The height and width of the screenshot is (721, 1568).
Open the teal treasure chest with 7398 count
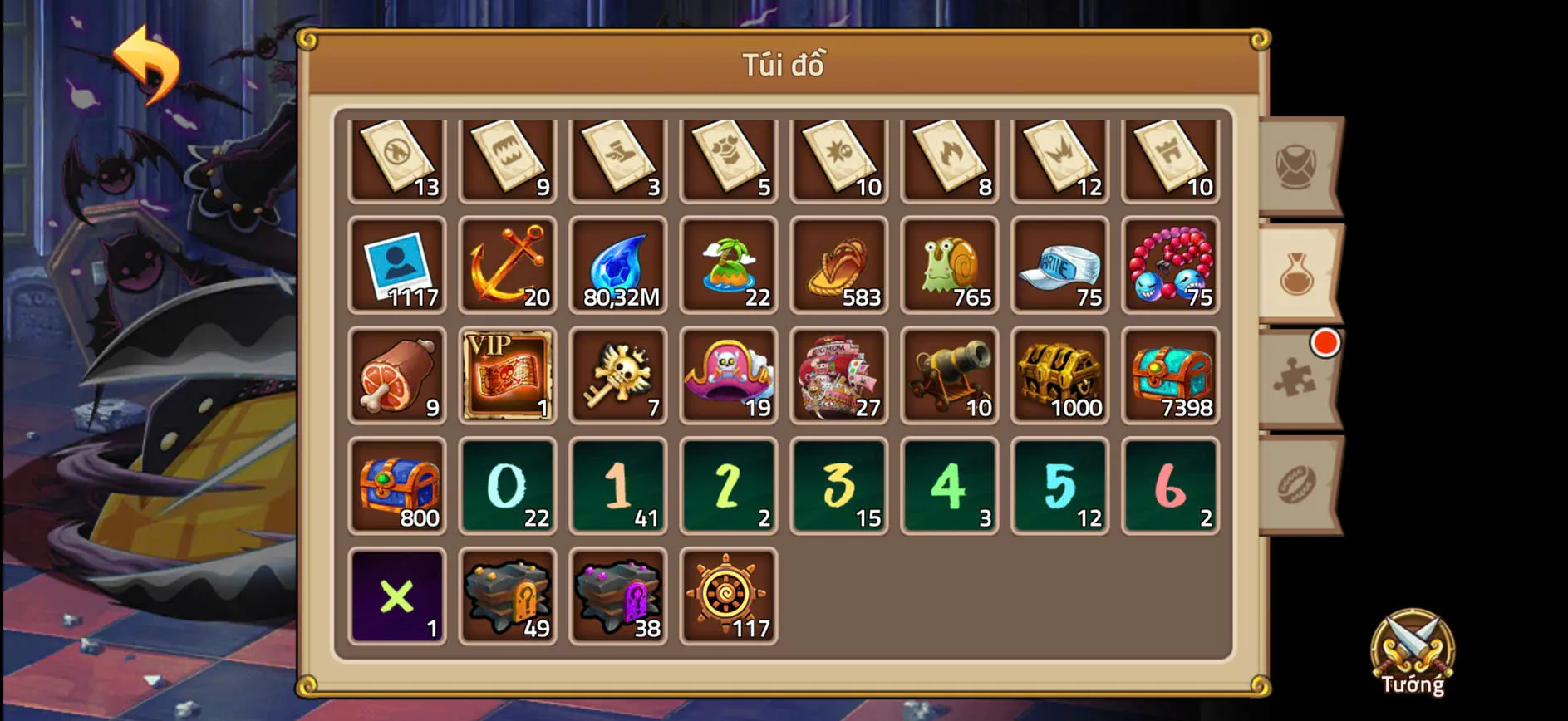1172,375
